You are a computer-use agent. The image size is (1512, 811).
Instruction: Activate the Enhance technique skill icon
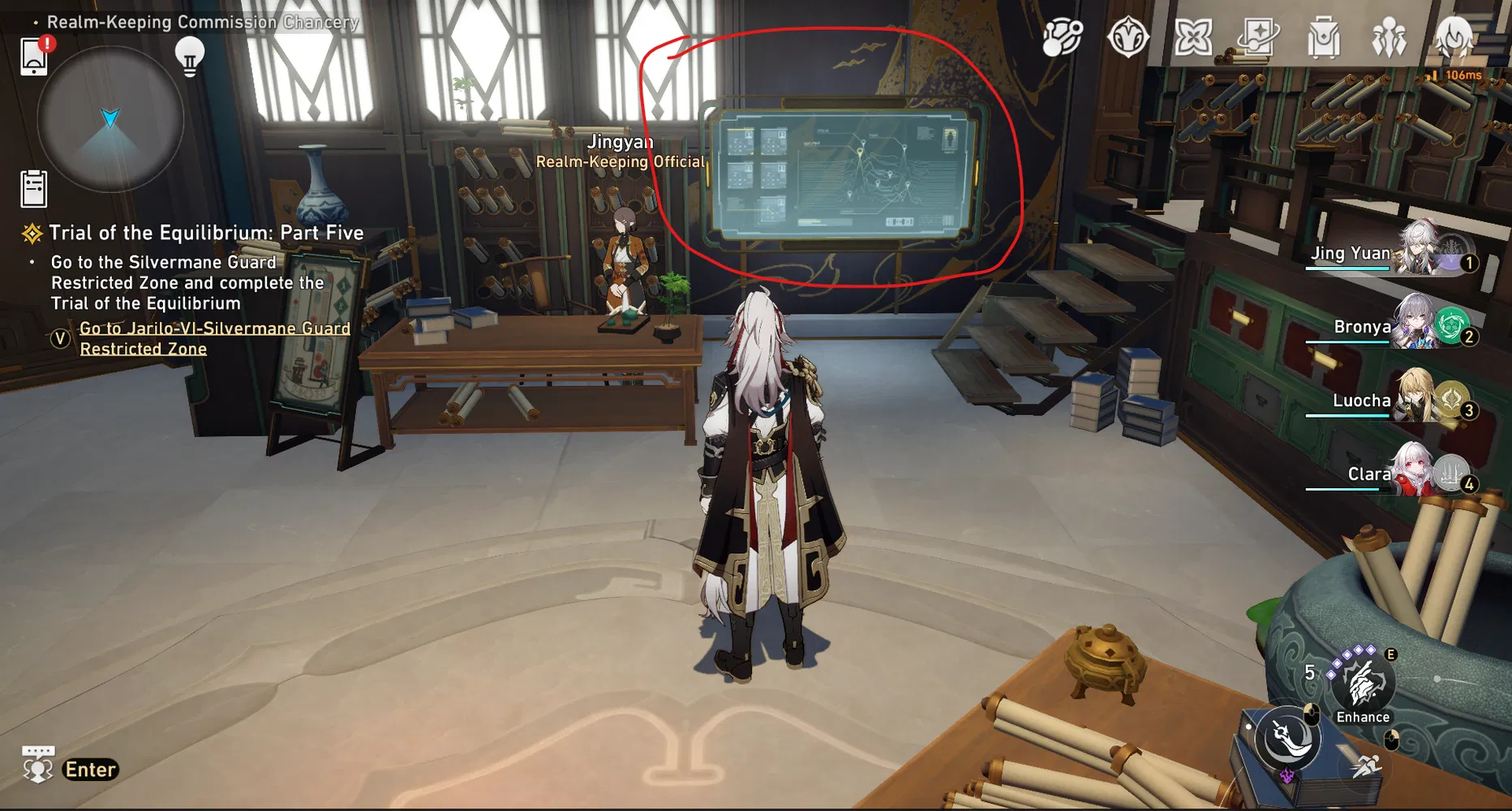(x=1363, y=684)
